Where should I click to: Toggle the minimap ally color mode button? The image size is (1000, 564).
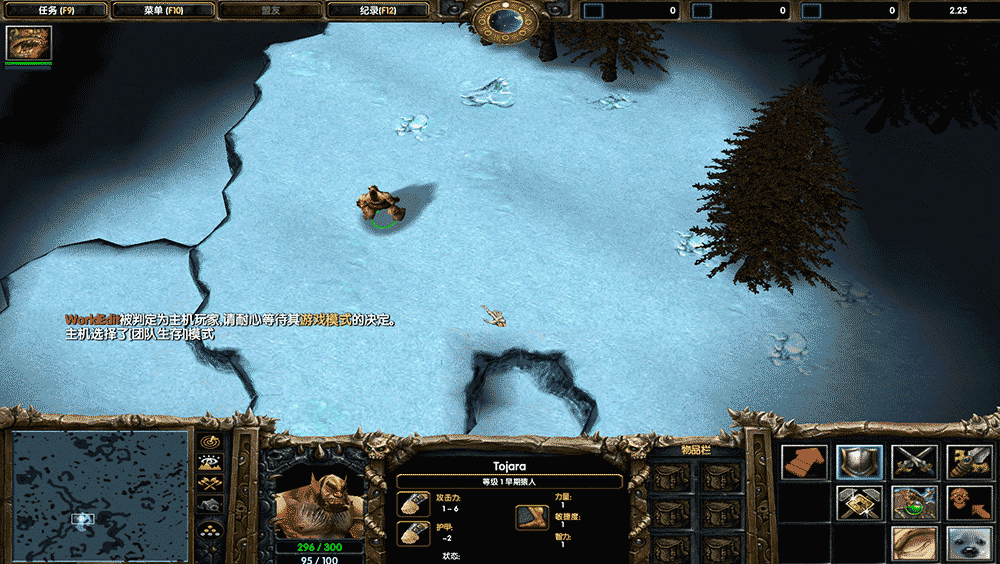[x=211, y=484]
